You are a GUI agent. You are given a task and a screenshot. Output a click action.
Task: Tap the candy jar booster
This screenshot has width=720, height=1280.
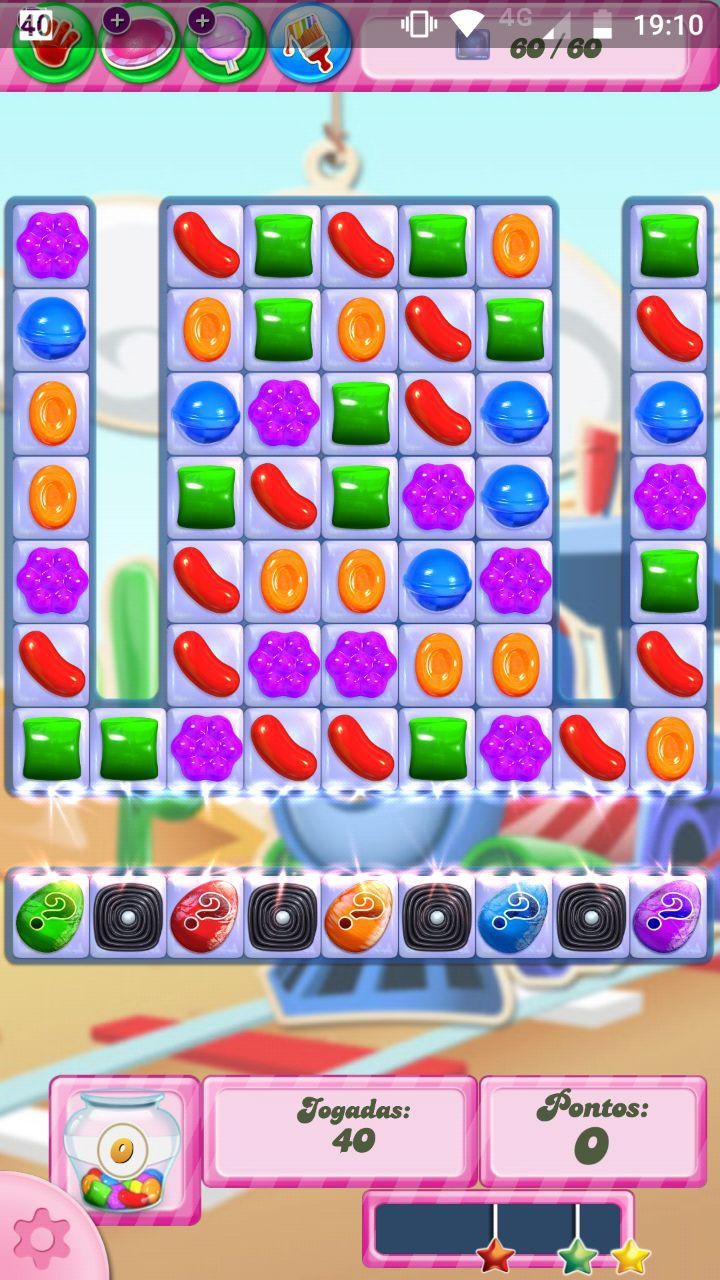[x=123, y=1150]
